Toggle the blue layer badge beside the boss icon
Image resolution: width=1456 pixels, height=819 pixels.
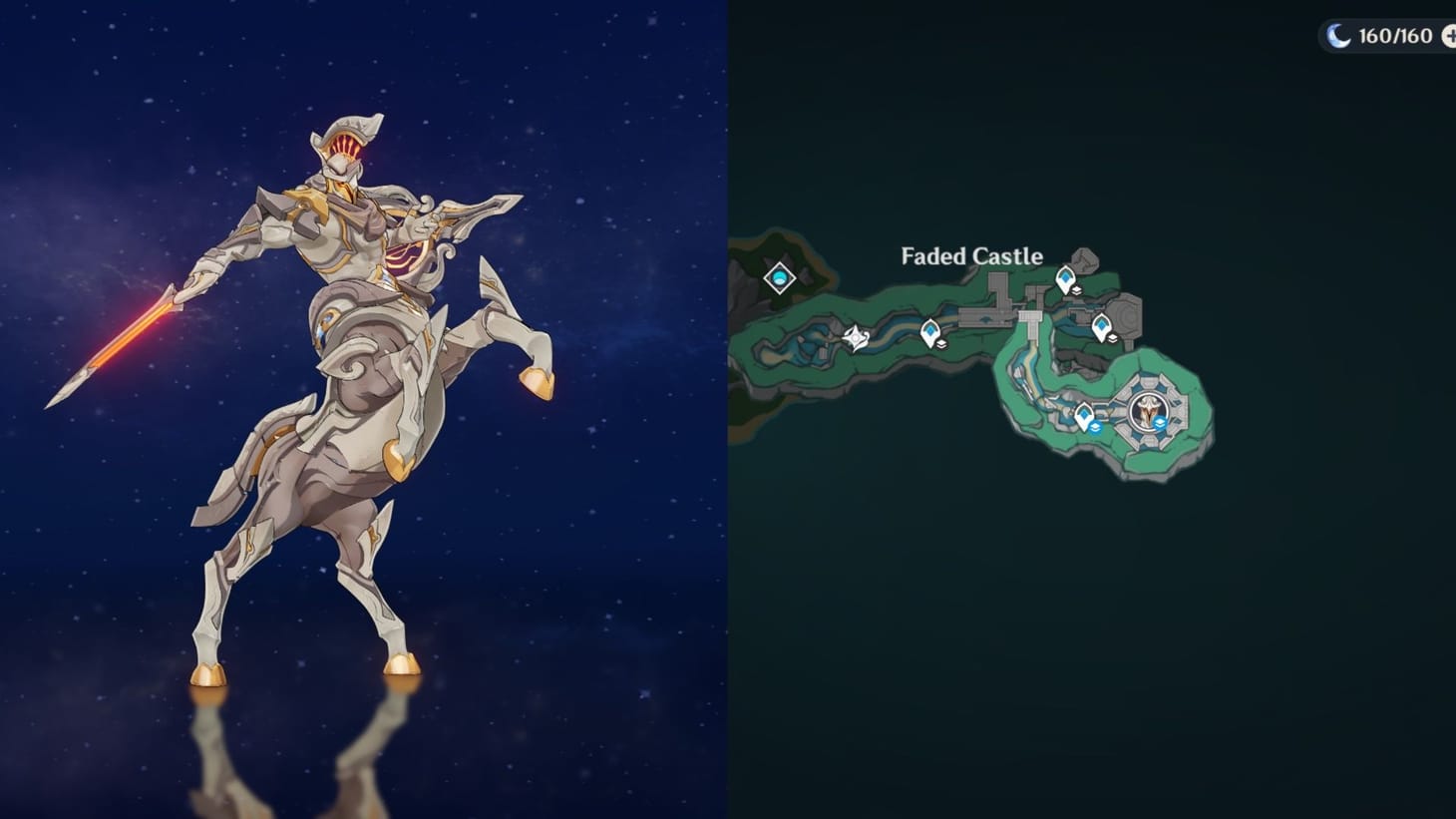pyautogui.click(x=1160, y=424)
